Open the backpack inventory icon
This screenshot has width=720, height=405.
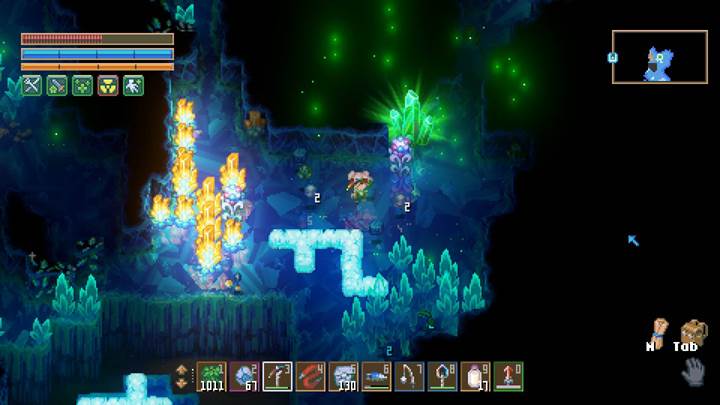click(x=690, y=332)
